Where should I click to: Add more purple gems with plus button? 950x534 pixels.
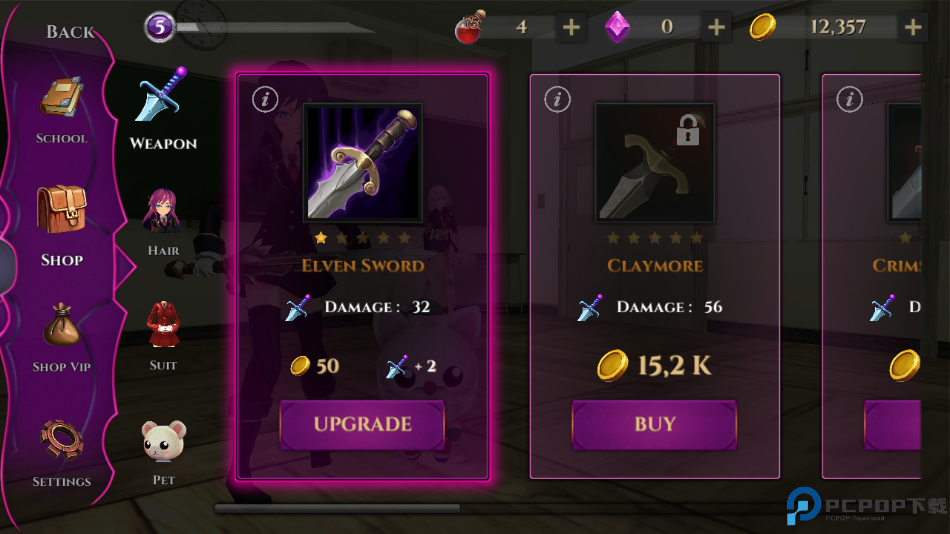[716, 27]
